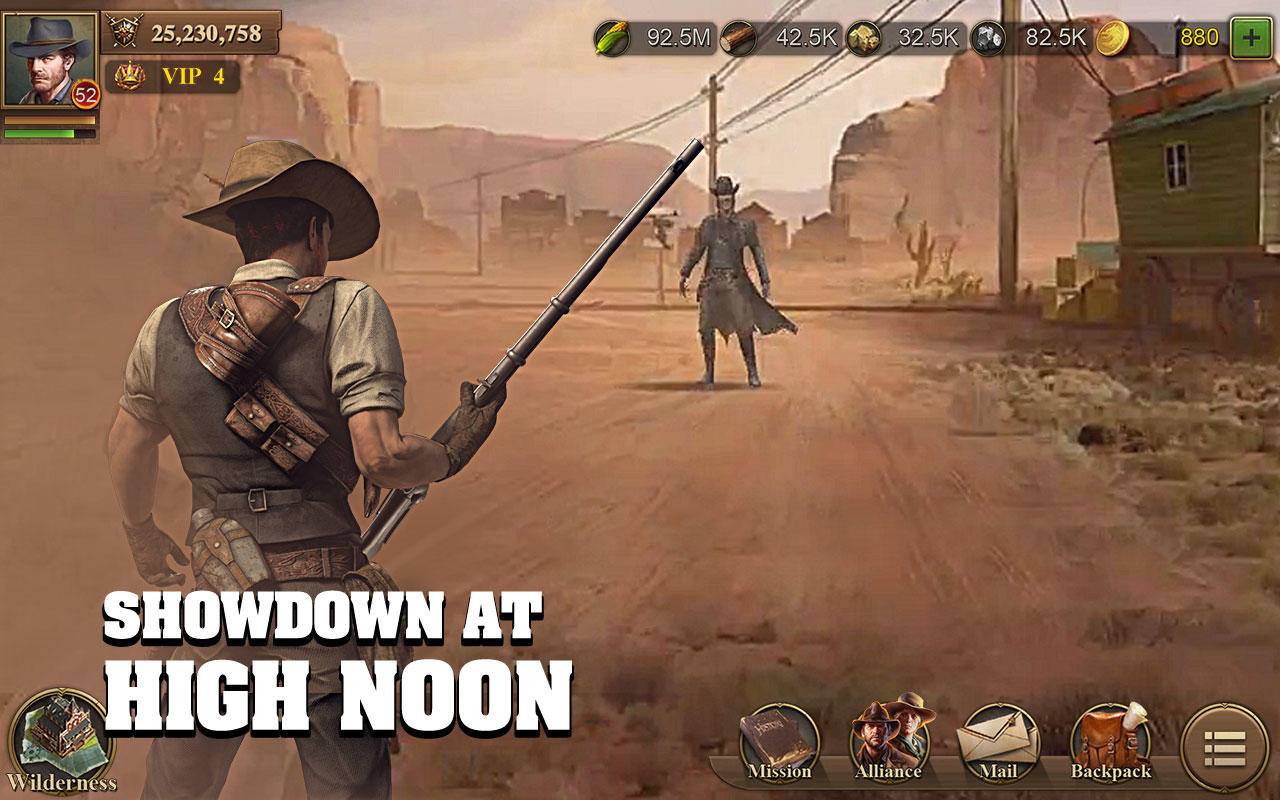Image resolution: width=1280 pixels, height=800 pixels.
Task: Click the green experience progress bar
Action: (48, 131)
